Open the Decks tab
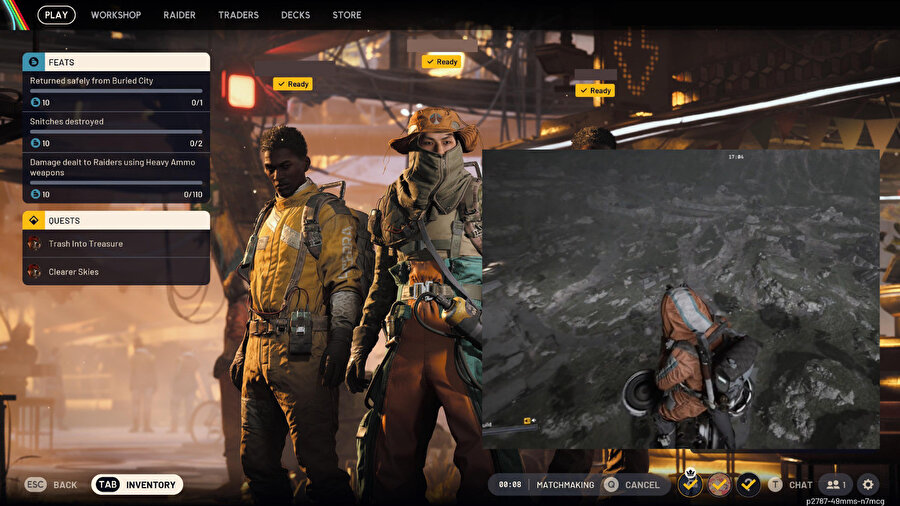Viewport: 900px width, 506px height. pyautogui.click(x=295, y=15)
